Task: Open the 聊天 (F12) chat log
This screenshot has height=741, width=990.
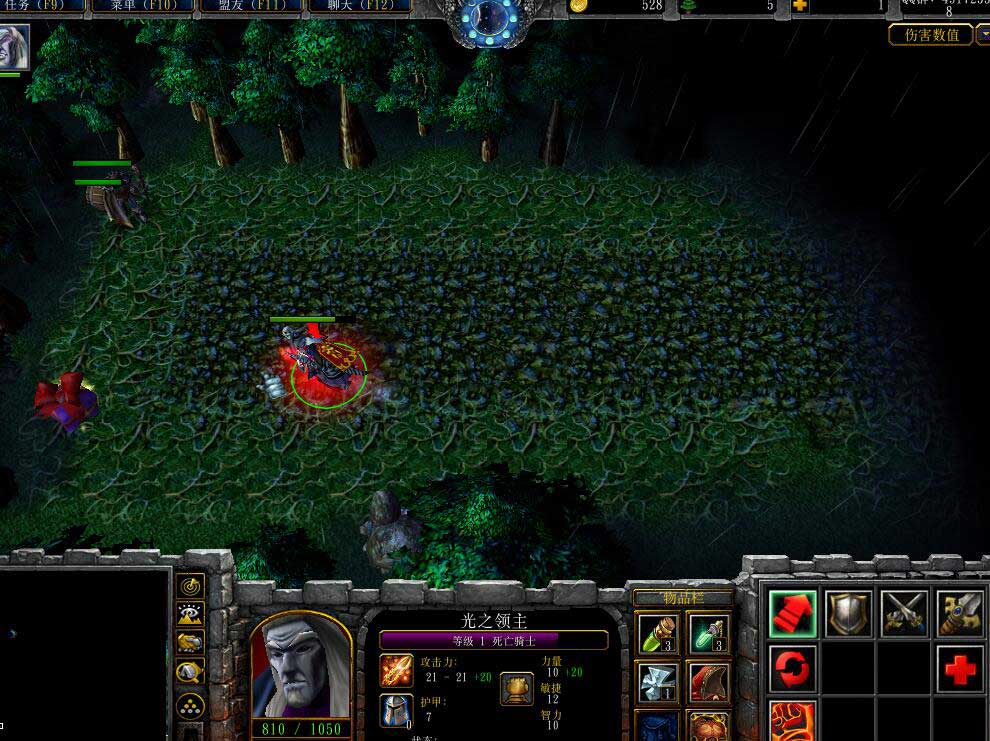Action: (x=357, y=6)
